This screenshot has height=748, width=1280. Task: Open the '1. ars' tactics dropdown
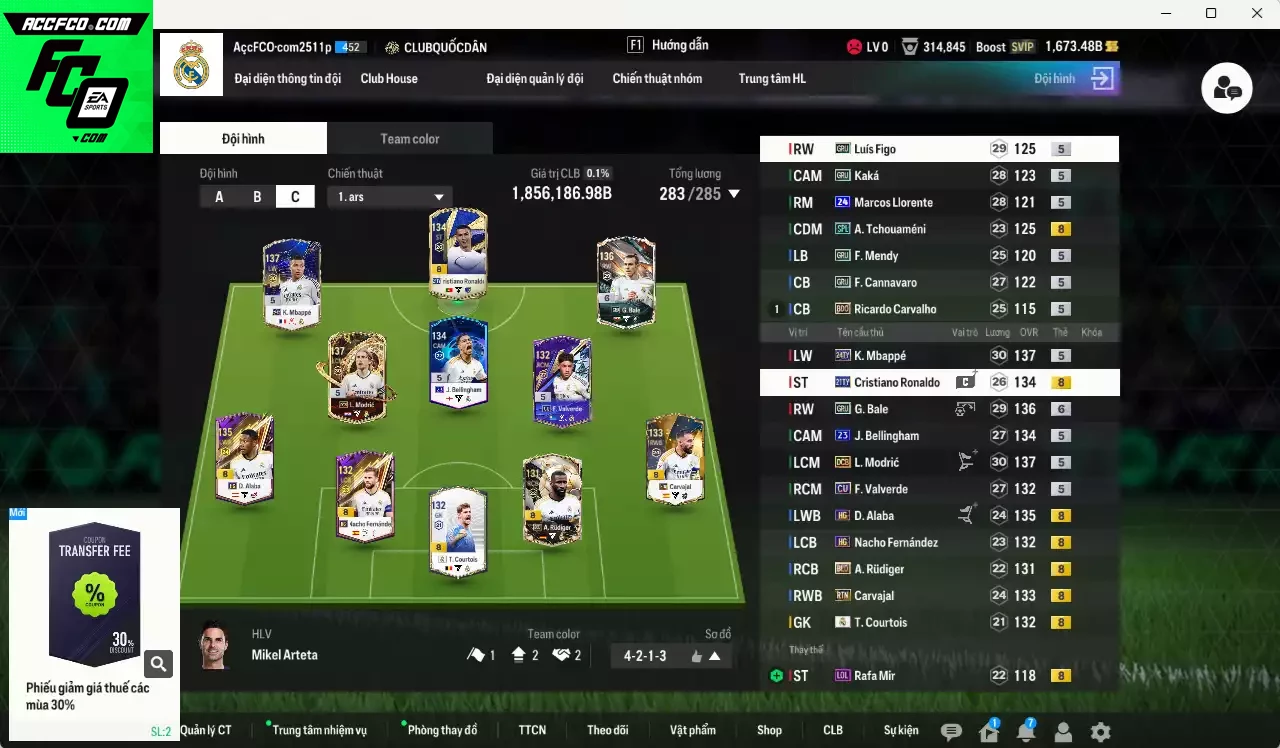390,196
